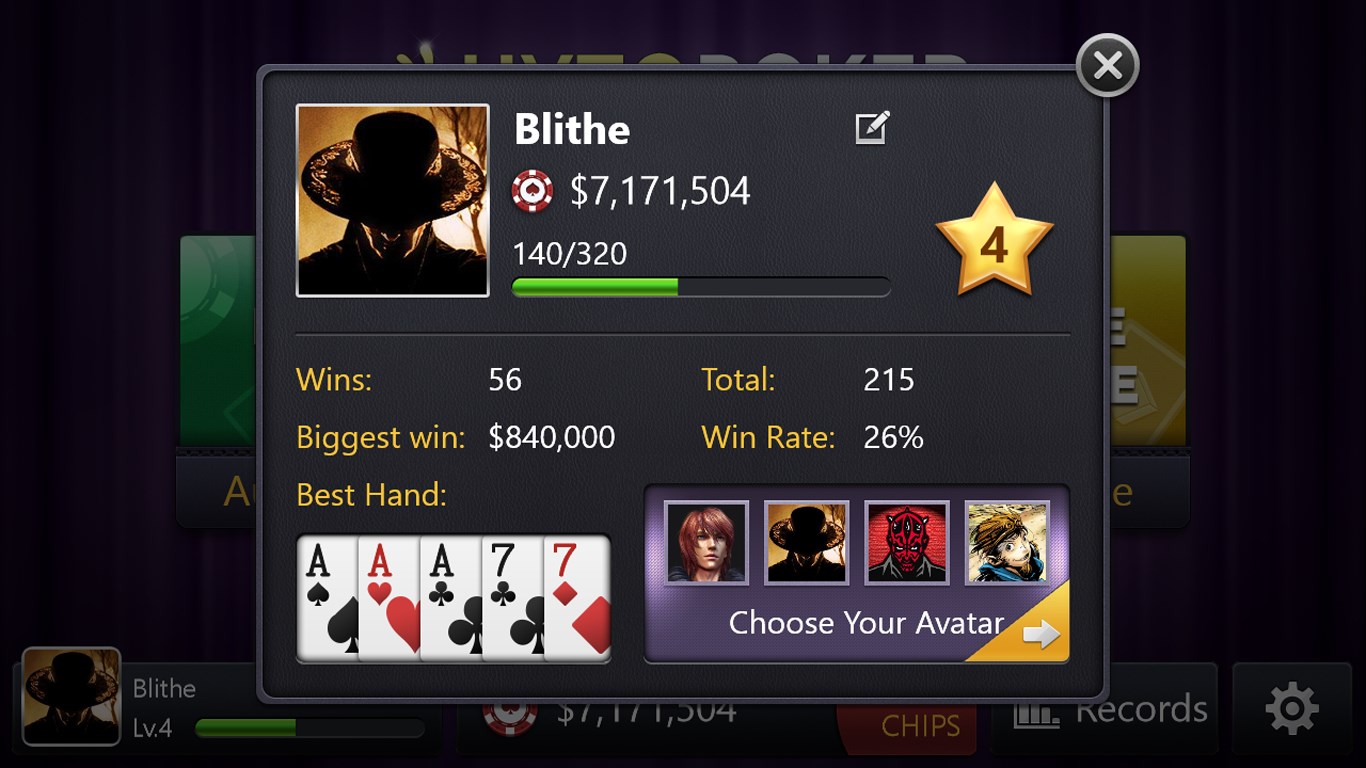Click the red poker chip icon beside balance
The height and width of the screenshot is (768, 1366).
(534, 190)
